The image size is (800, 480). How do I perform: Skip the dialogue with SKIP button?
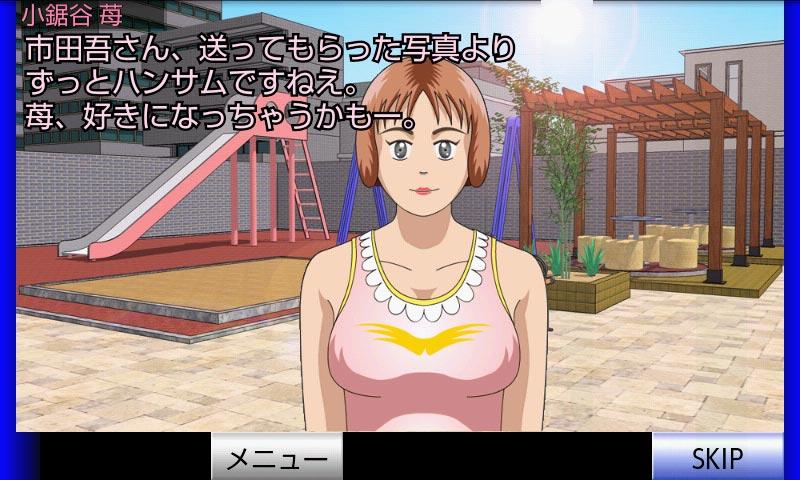click(717, 457)
